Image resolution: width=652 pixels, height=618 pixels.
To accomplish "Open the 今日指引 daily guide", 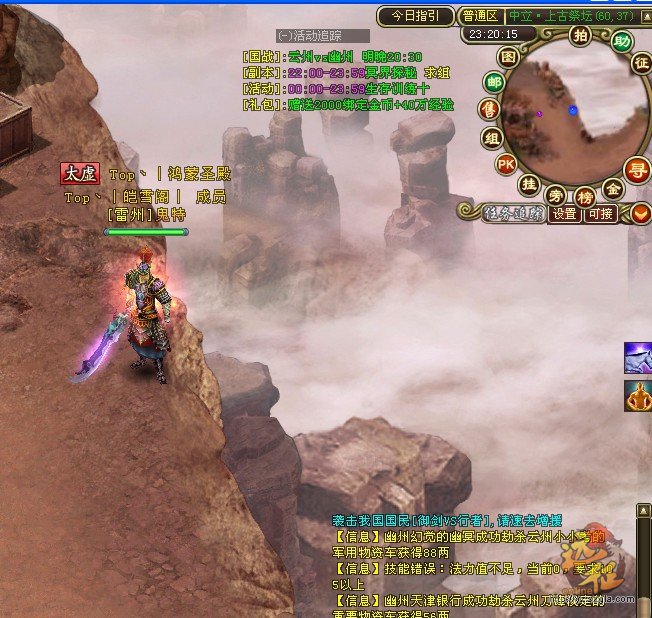I will pos(414,16).
